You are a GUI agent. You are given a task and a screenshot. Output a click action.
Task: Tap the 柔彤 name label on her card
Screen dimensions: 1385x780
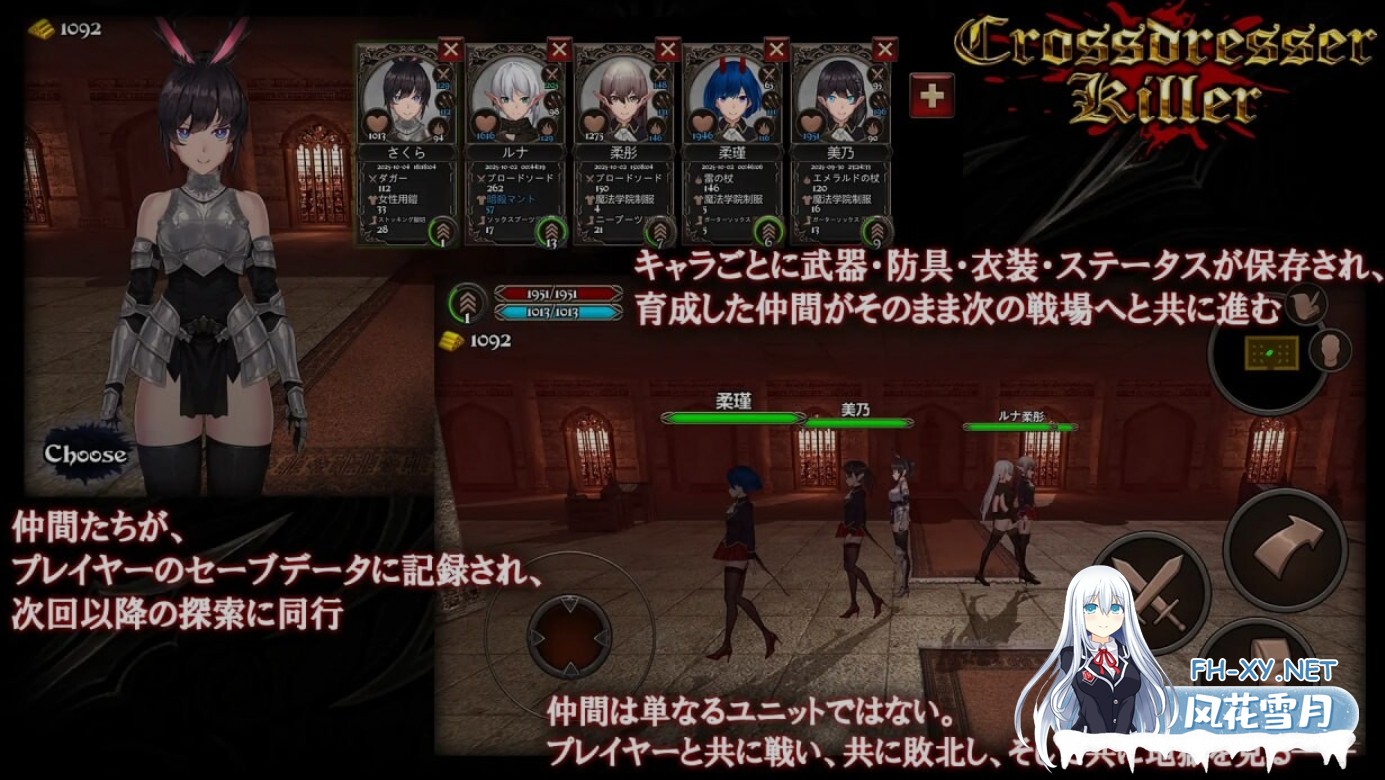point(625,150)
